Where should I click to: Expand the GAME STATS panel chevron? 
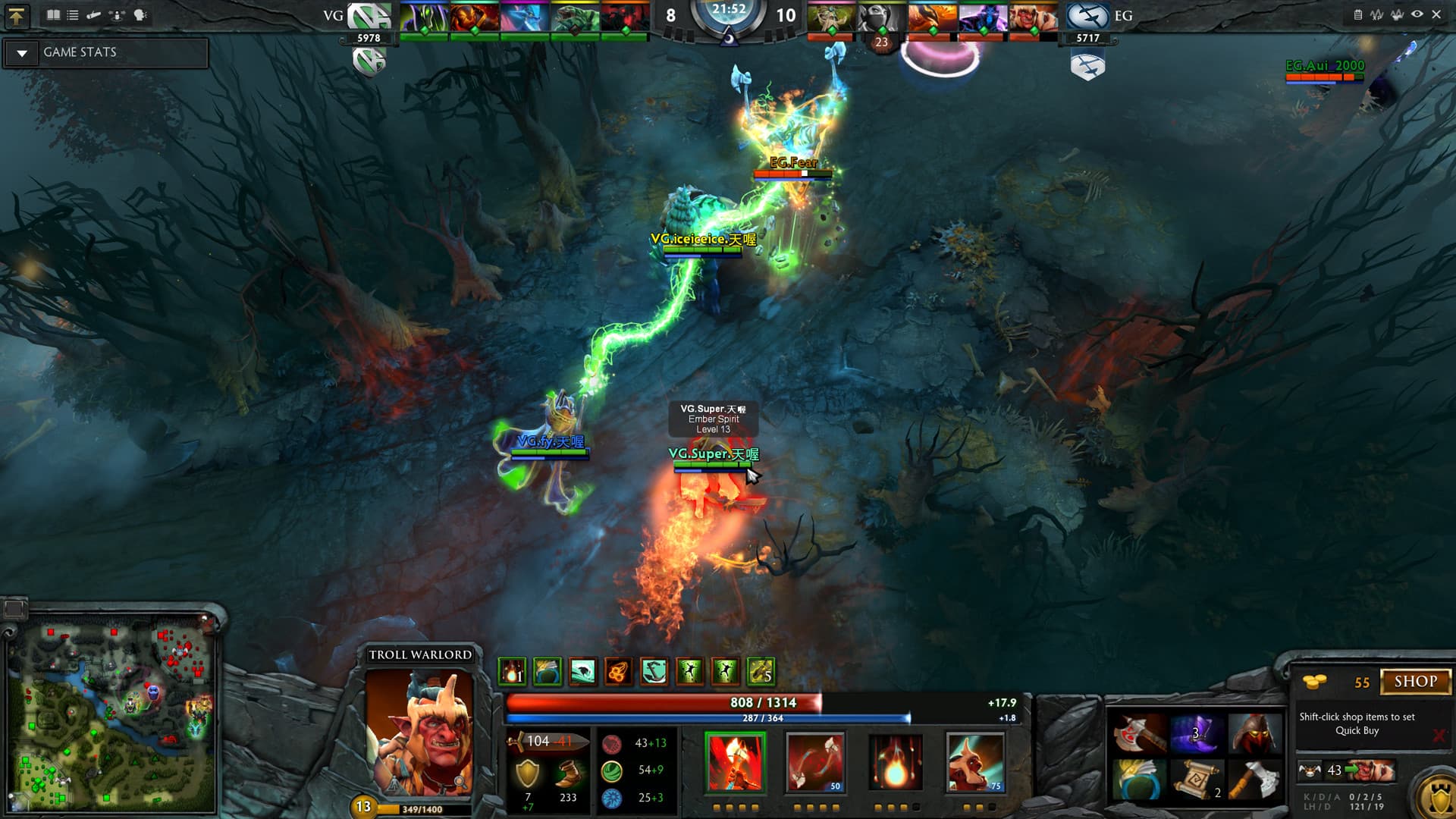(22, 52)
